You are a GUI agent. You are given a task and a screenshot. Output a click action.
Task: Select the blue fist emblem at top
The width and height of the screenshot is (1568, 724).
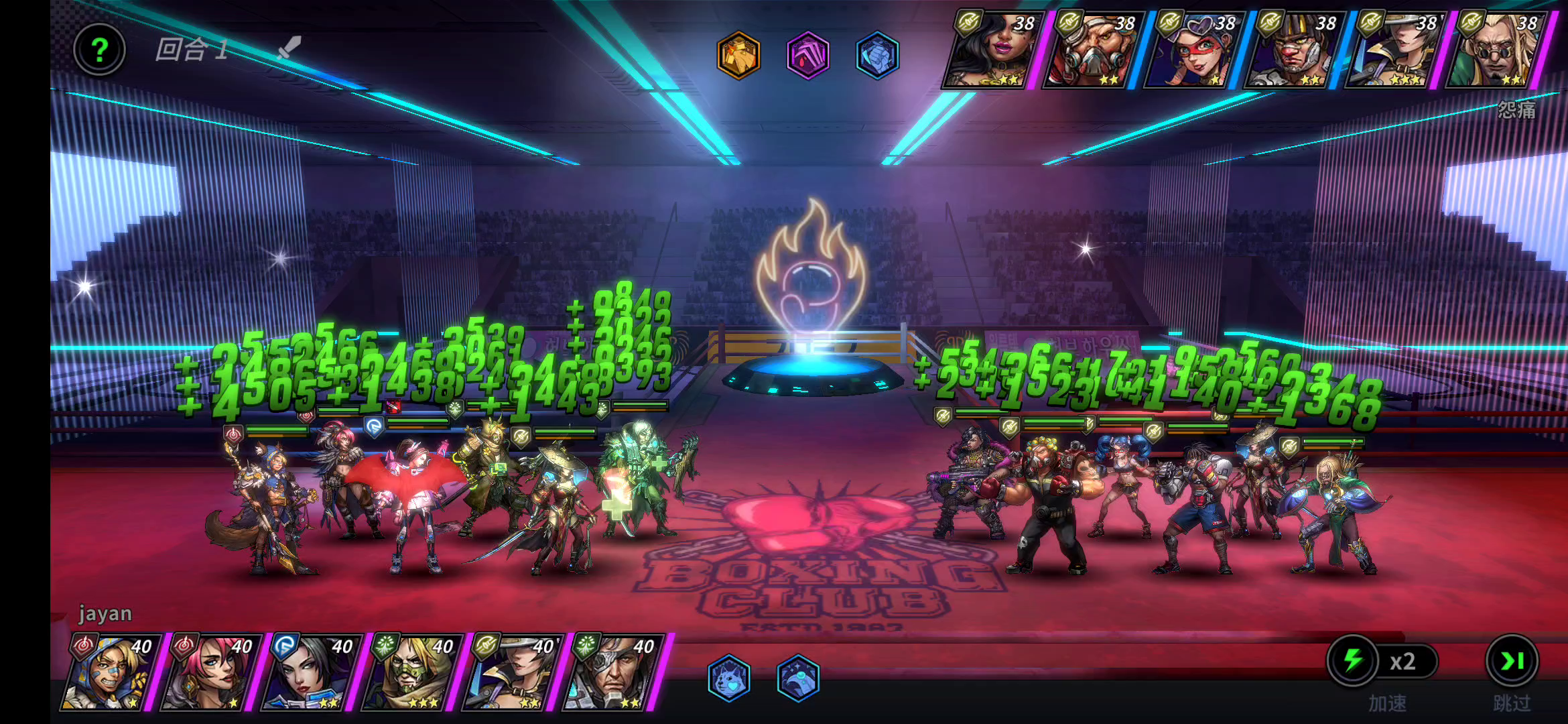tap(877, 55)
